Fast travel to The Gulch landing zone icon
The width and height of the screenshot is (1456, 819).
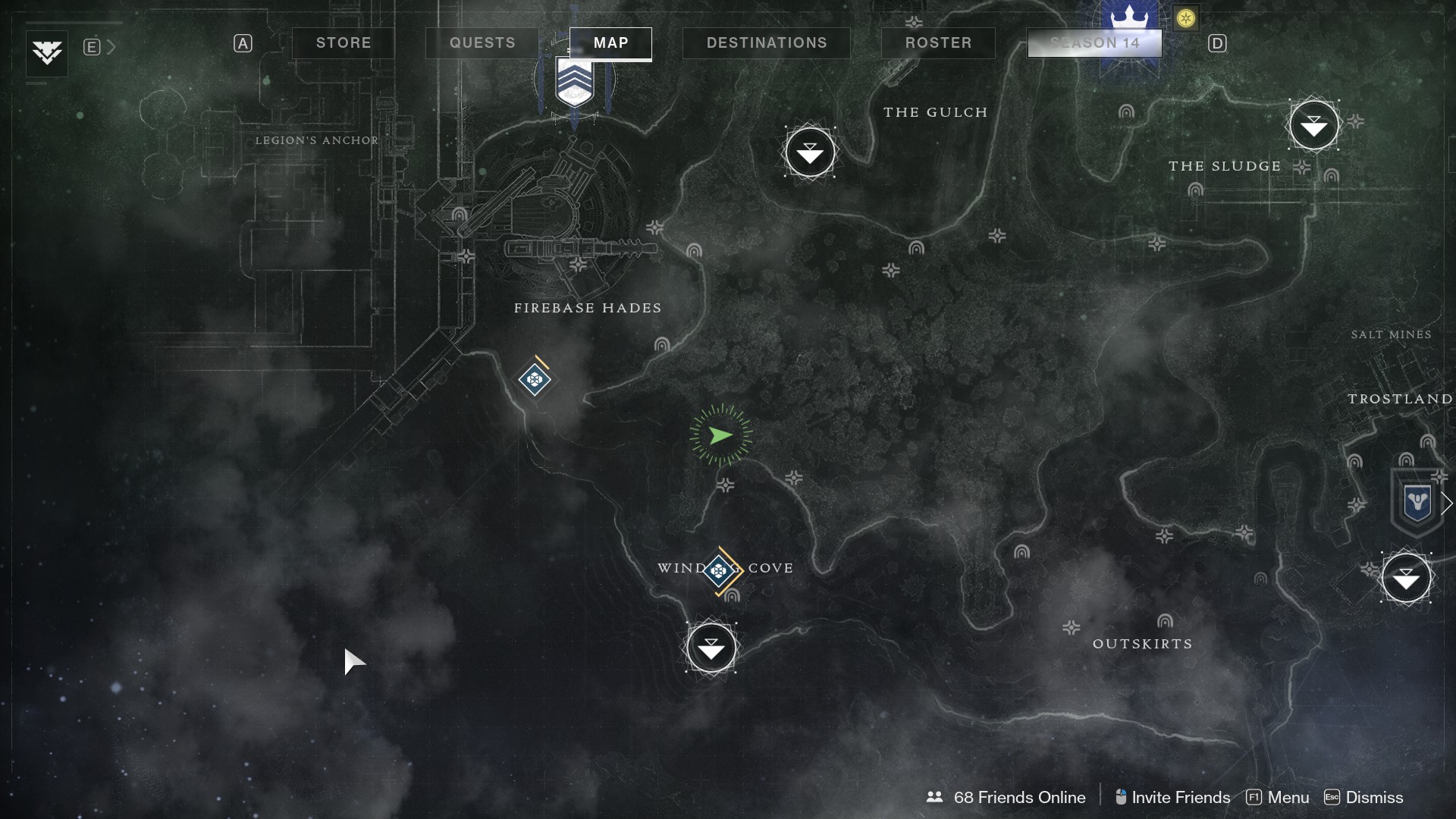click(x=810, y=152)
